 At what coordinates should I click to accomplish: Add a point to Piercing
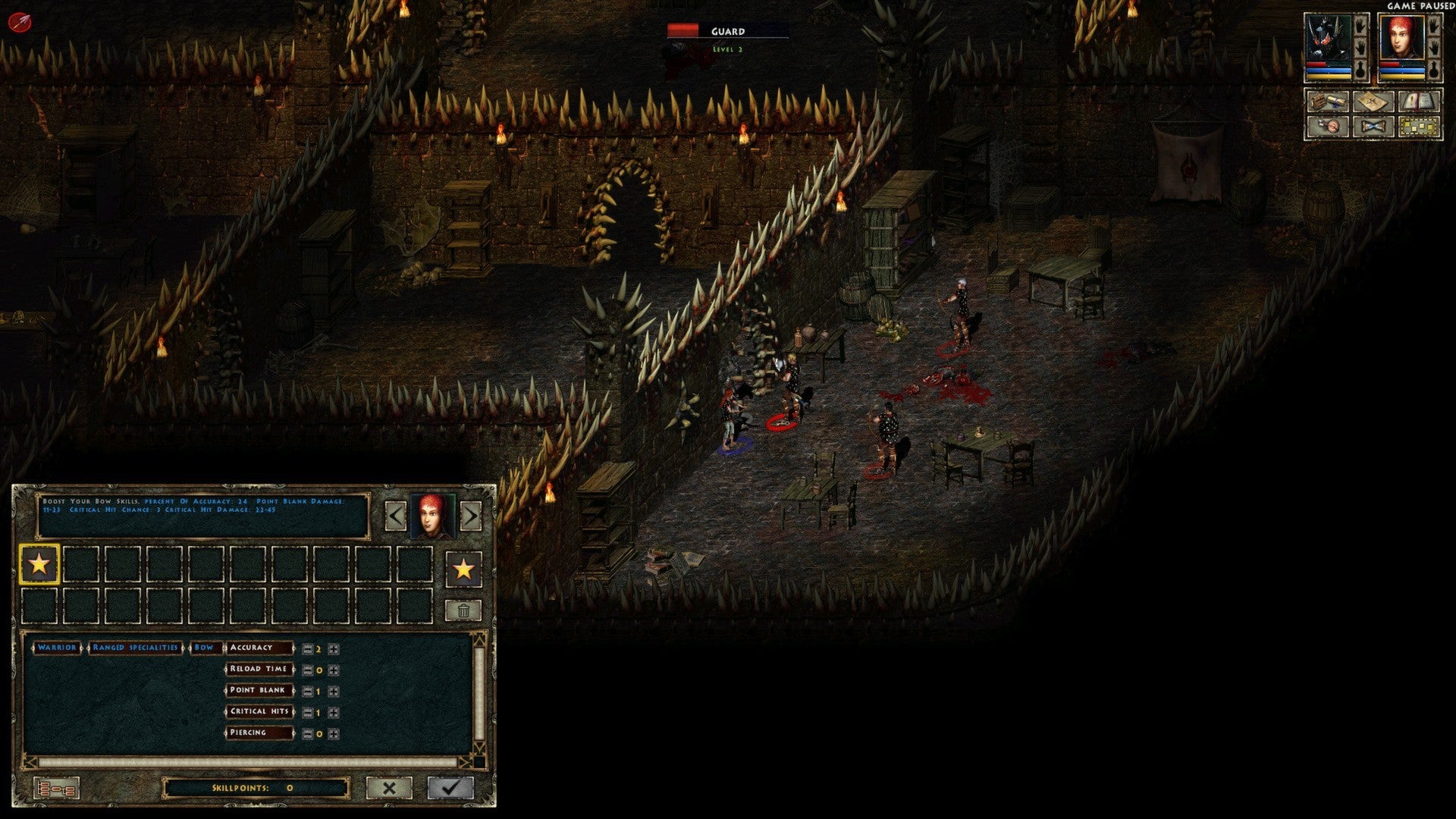click(x=333, y=734)
